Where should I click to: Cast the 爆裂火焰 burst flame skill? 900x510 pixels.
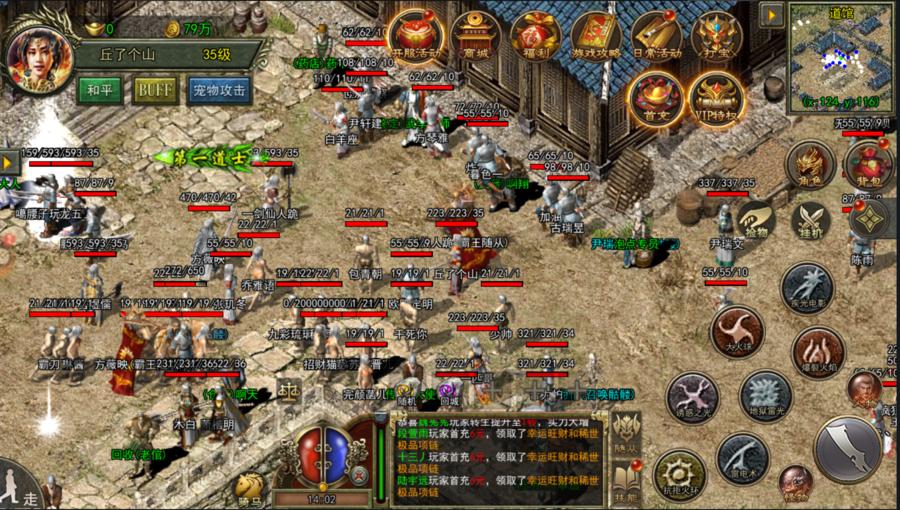(818, 351)
